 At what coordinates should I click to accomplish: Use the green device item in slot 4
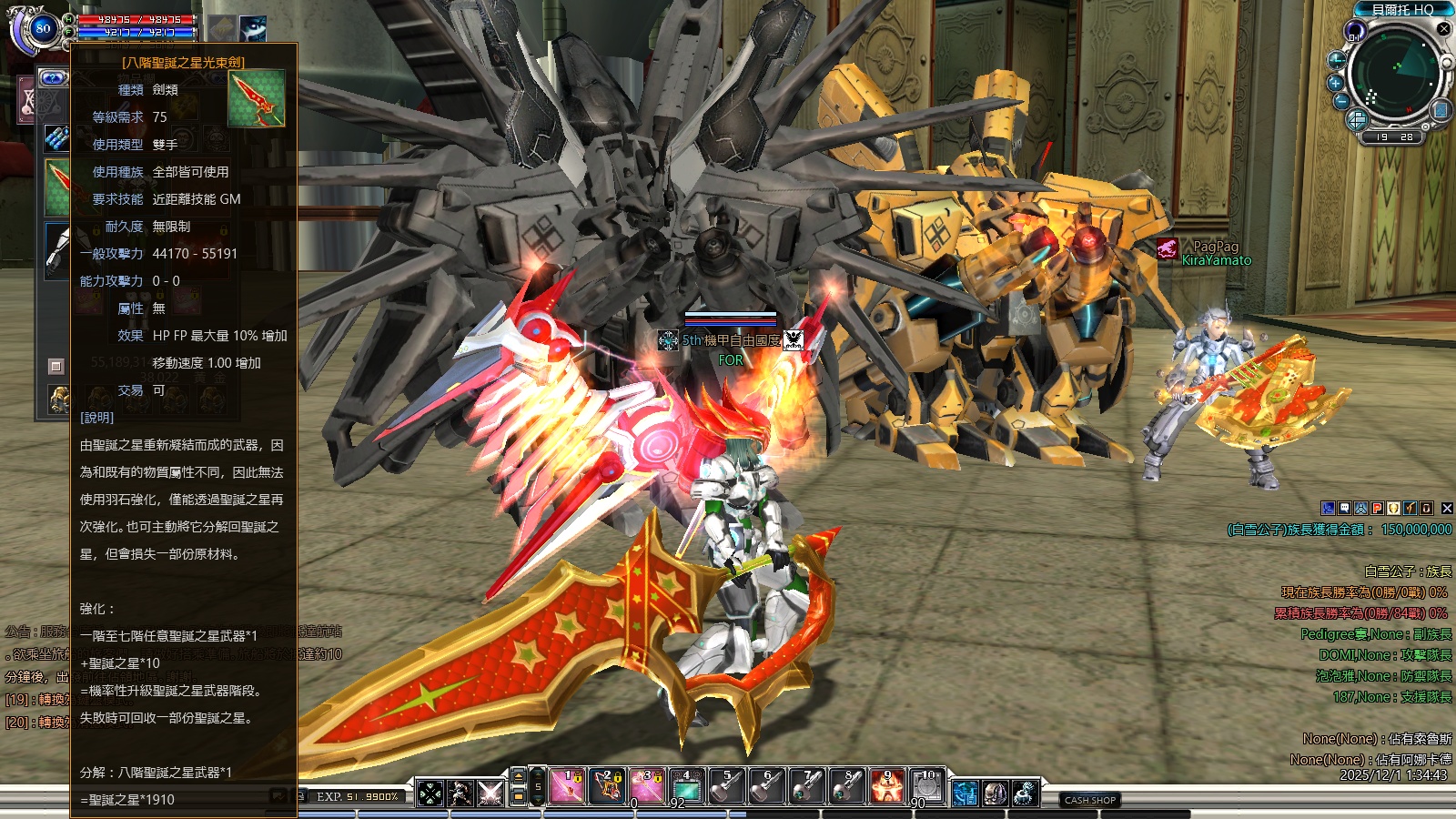pos(687,787)
